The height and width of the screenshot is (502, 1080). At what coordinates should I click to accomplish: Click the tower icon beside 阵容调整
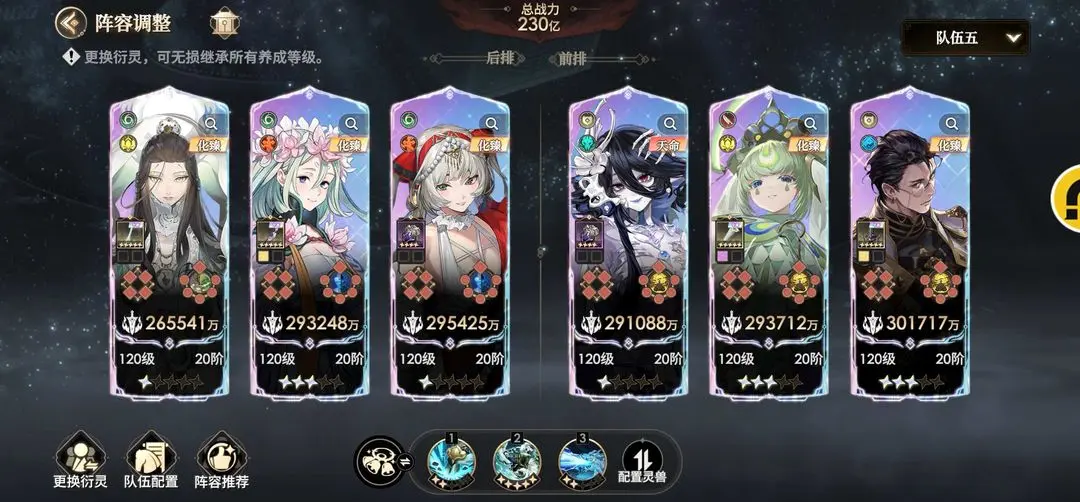224,23
